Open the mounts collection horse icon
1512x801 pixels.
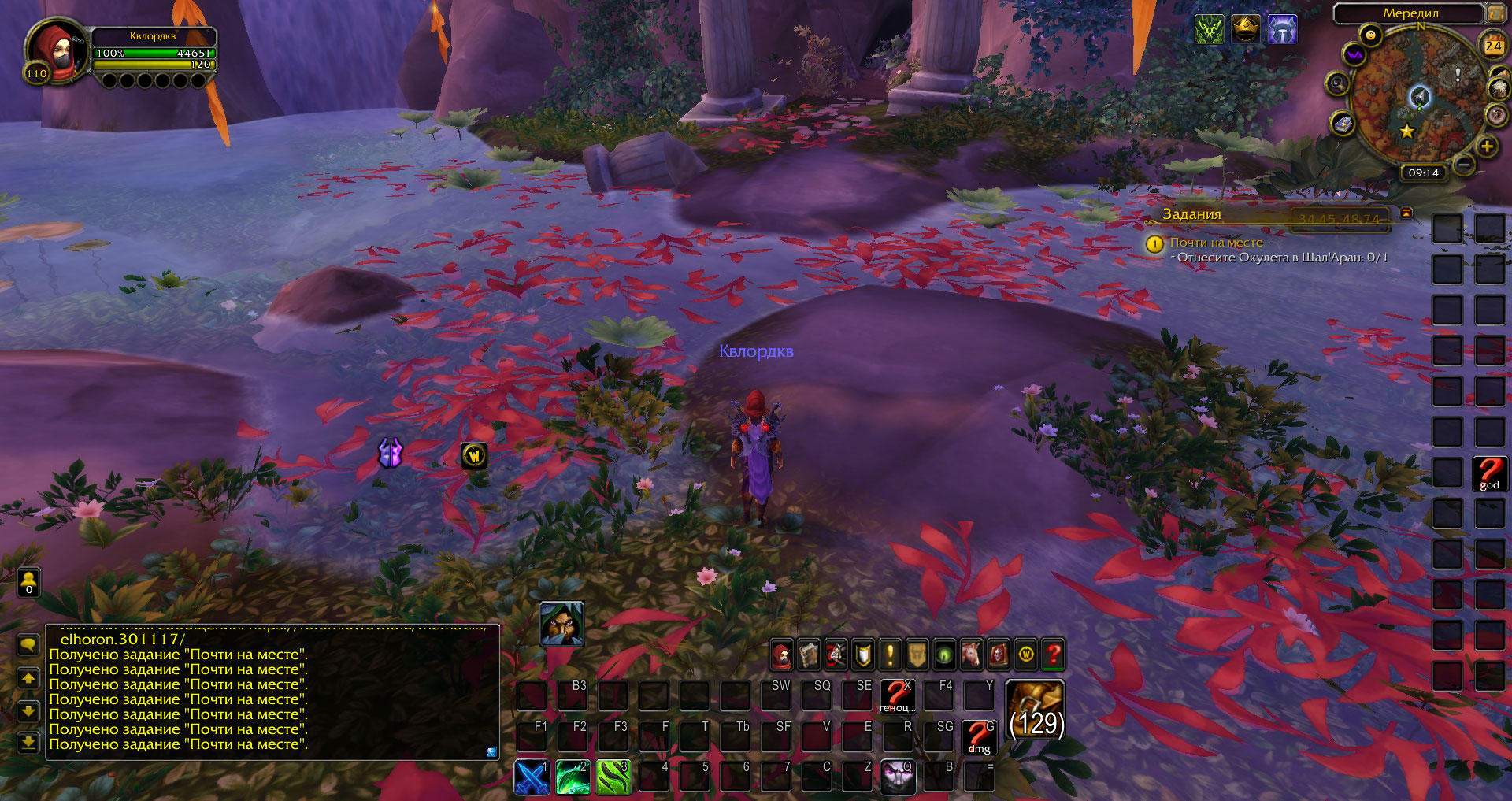point(971,655)
